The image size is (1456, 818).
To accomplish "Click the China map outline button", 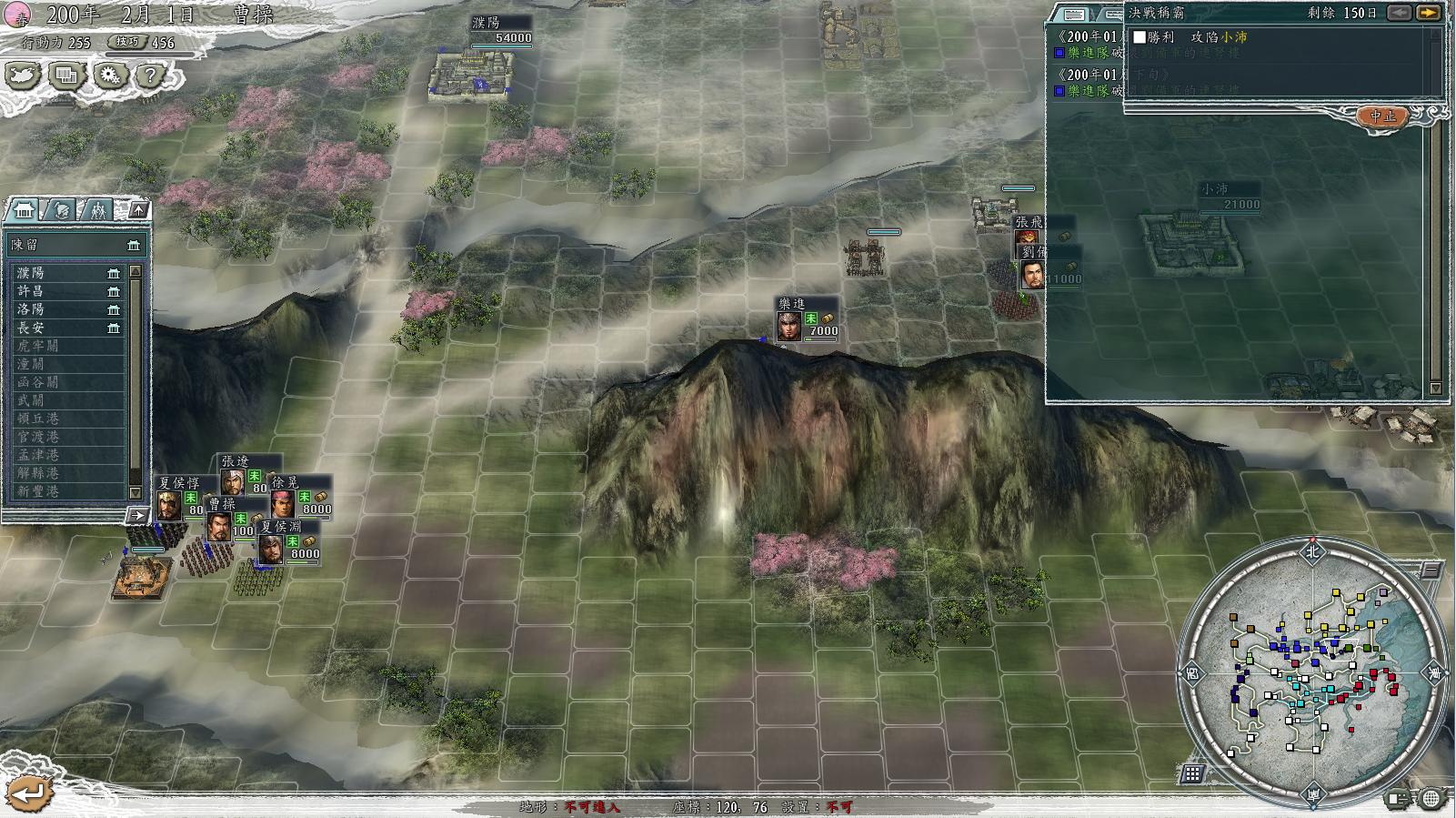I will click(24, 76).
